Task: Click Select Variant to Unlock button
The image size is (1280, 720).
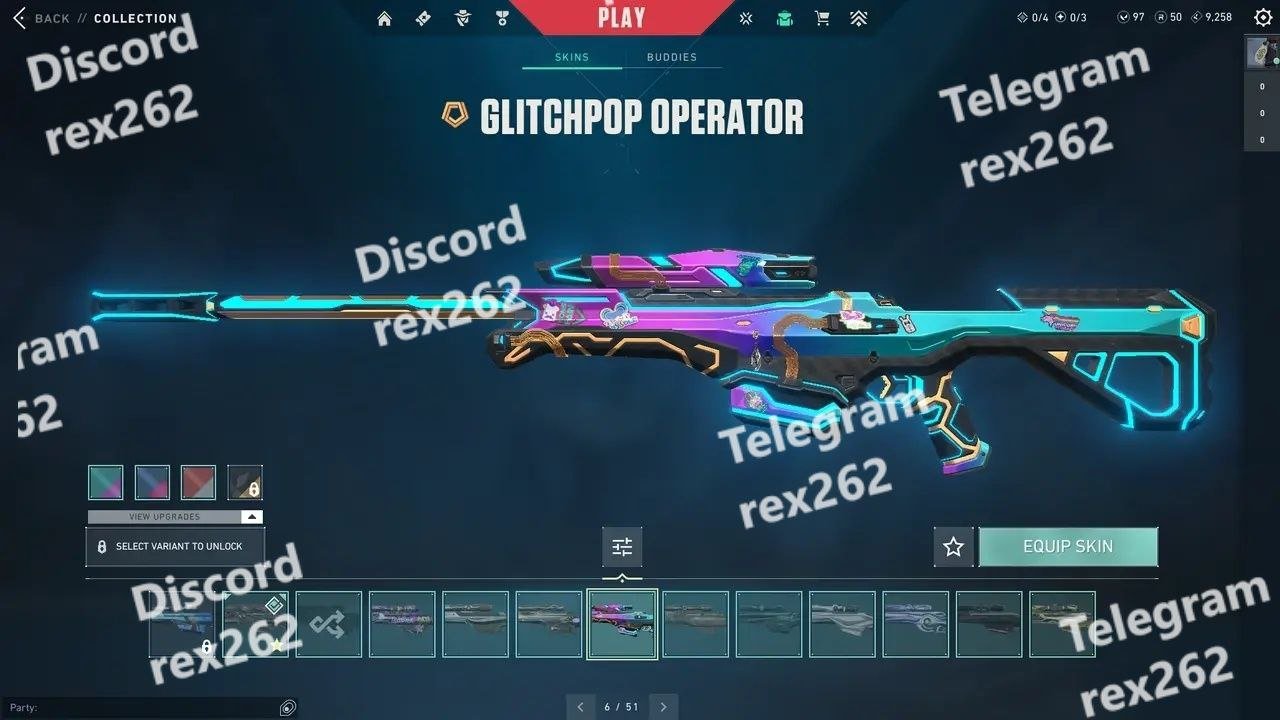Action: tap(175, 547)
